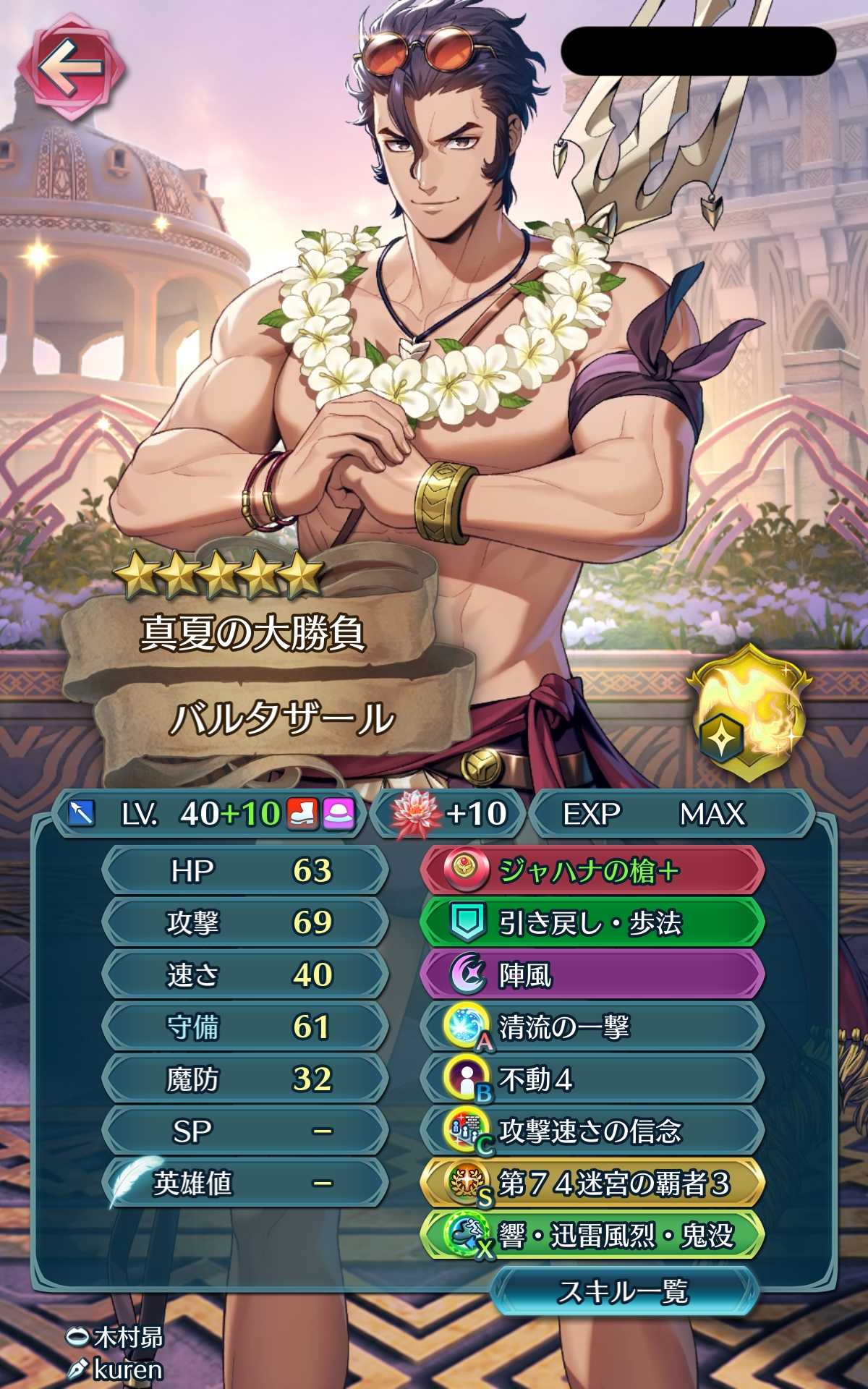The image size is (868, 1389).
Task: Tap the lance weapon type icon
Action: point(81,814)
